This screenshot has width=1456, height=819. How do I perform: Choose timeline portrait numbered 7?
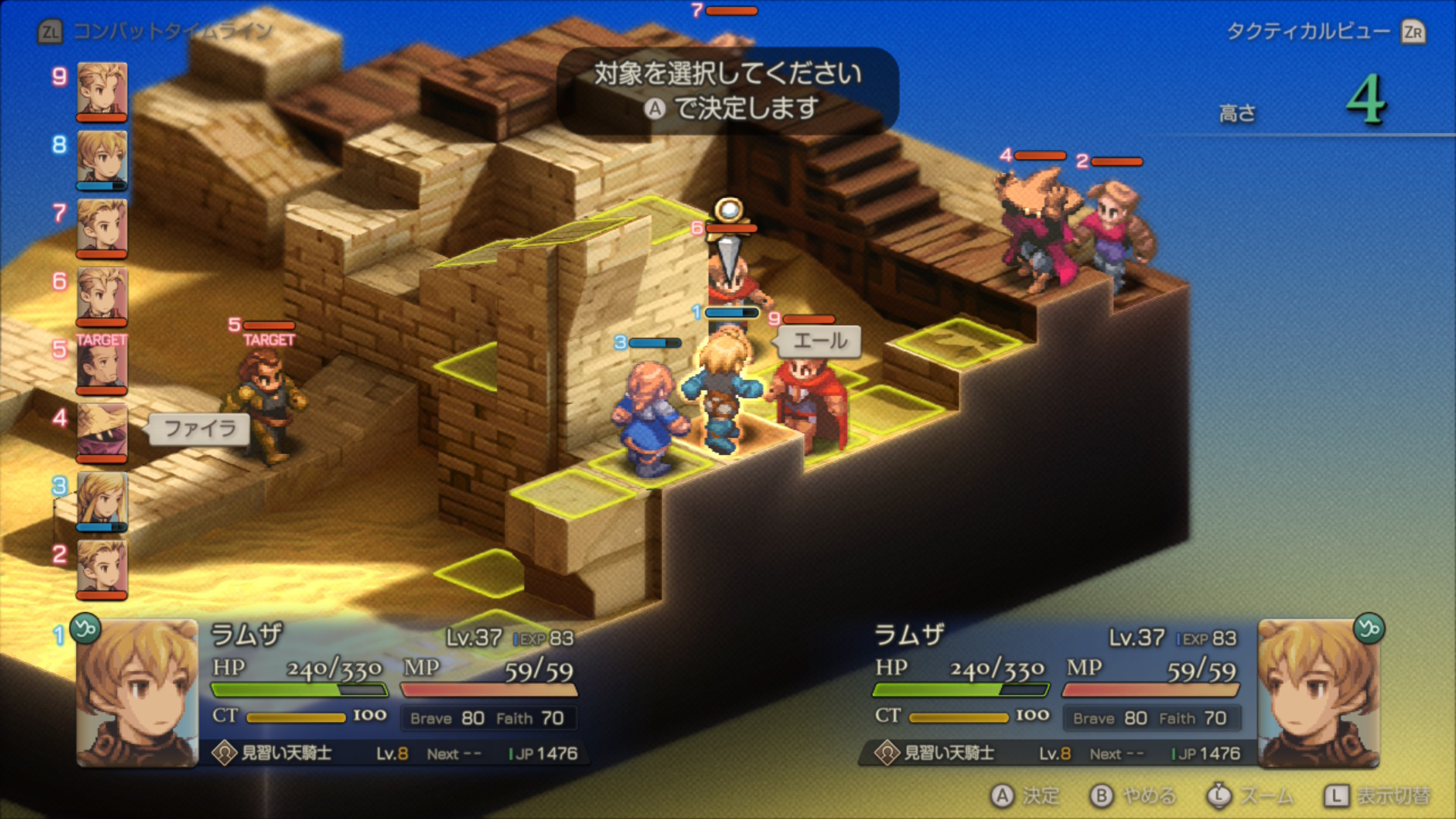(102, 227)
